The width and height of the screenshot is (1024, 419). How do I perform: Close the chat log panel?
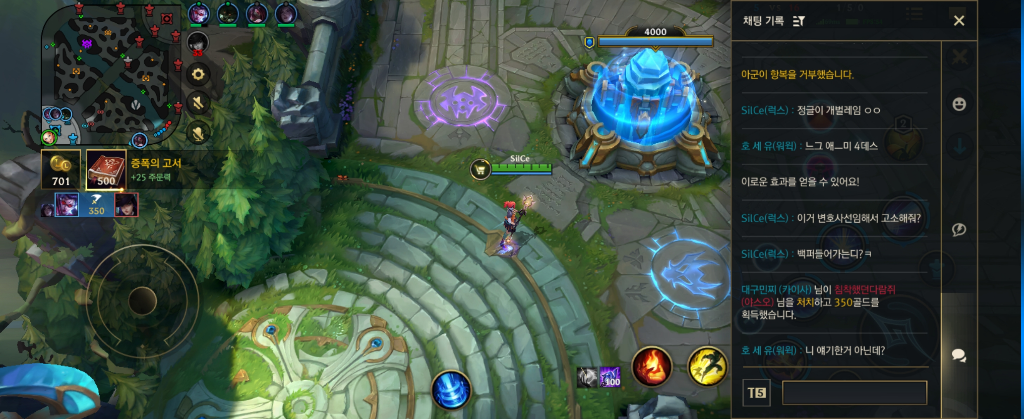[x=958, y=21]
